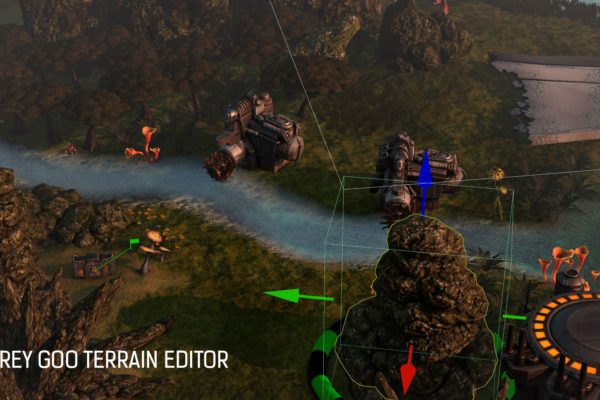Select the red axis arrow of the gizmo

(407, 372)
